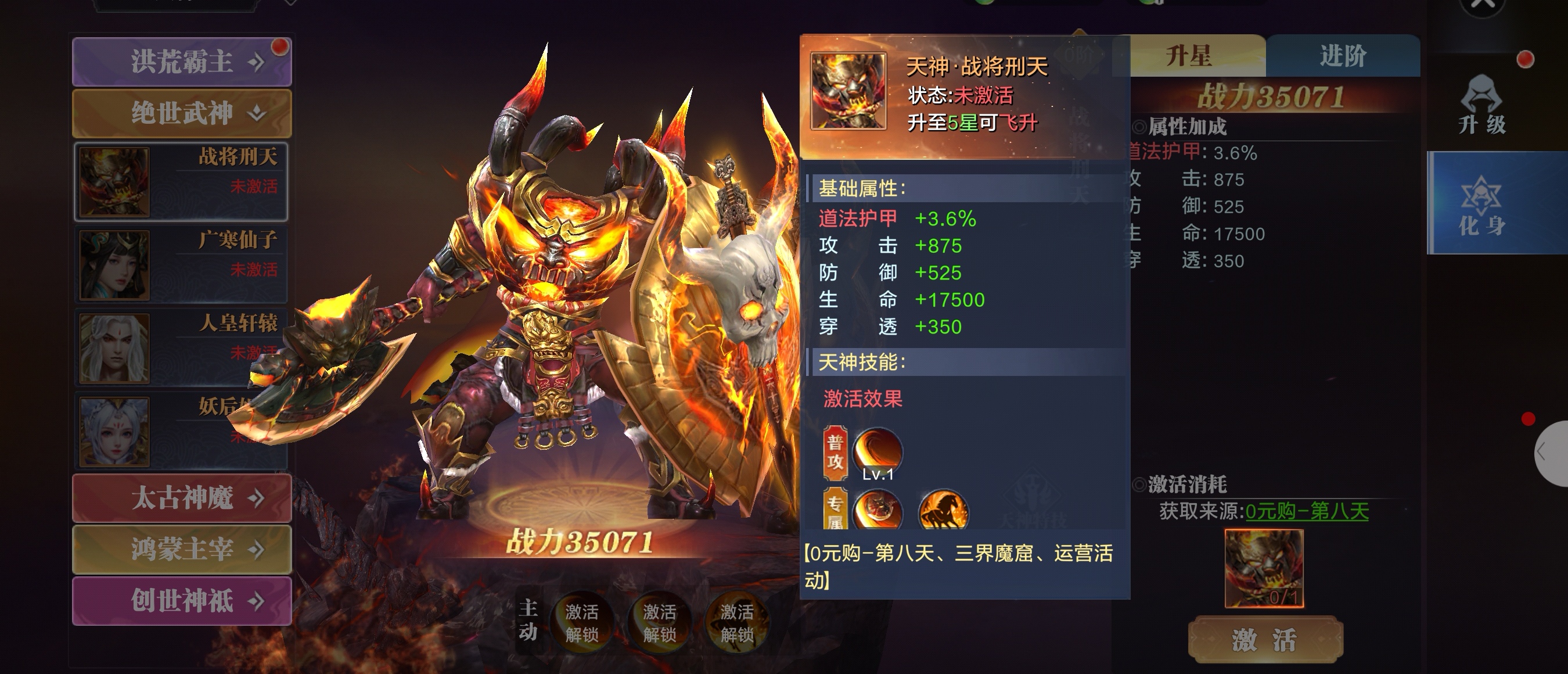1568x674 pixels.
Task: Open the 创世神祇 category
Action: point(181,601)
